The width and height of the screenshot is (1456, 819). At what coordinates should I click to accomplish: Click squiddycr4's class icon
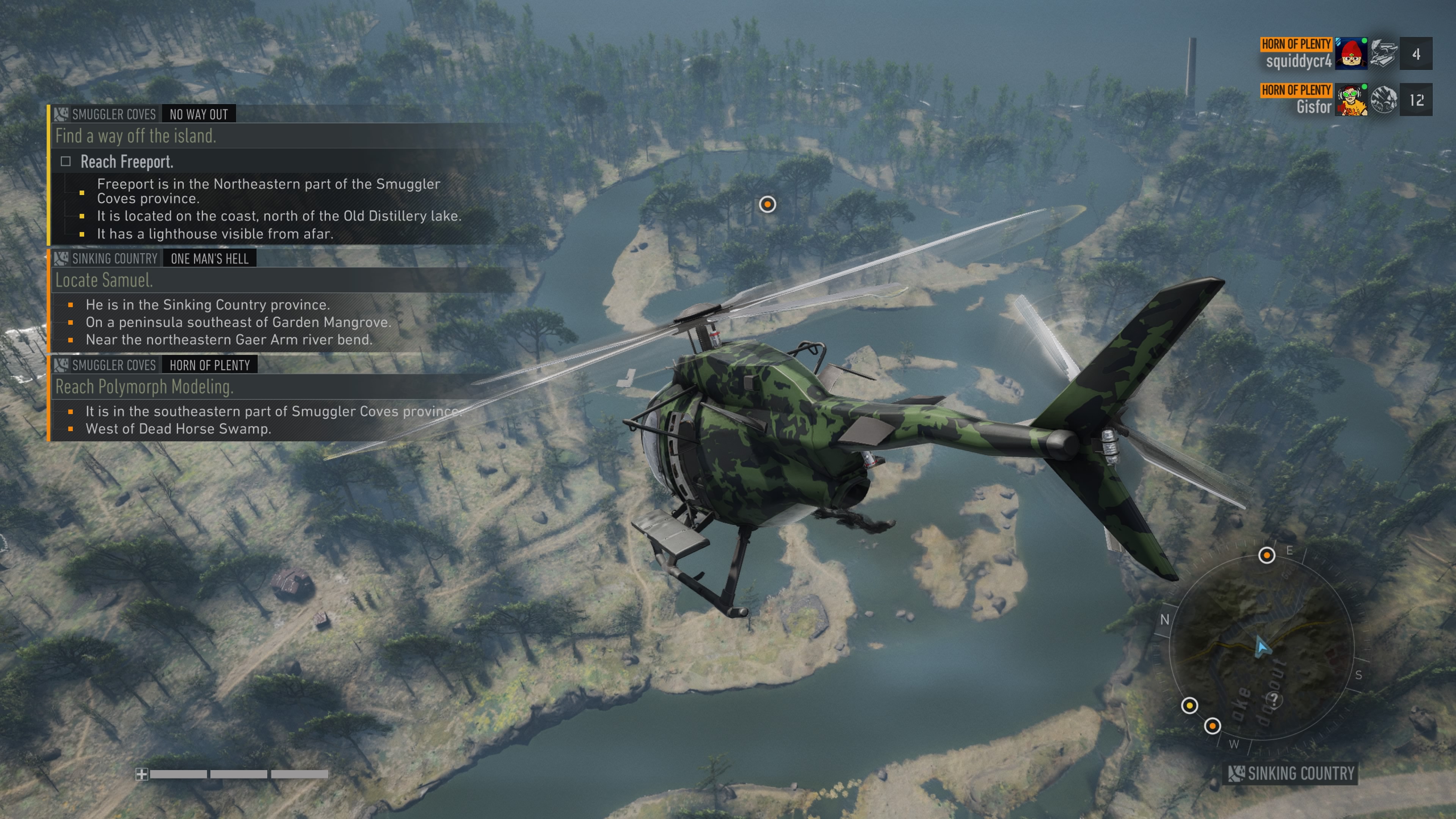point(1383,54)
